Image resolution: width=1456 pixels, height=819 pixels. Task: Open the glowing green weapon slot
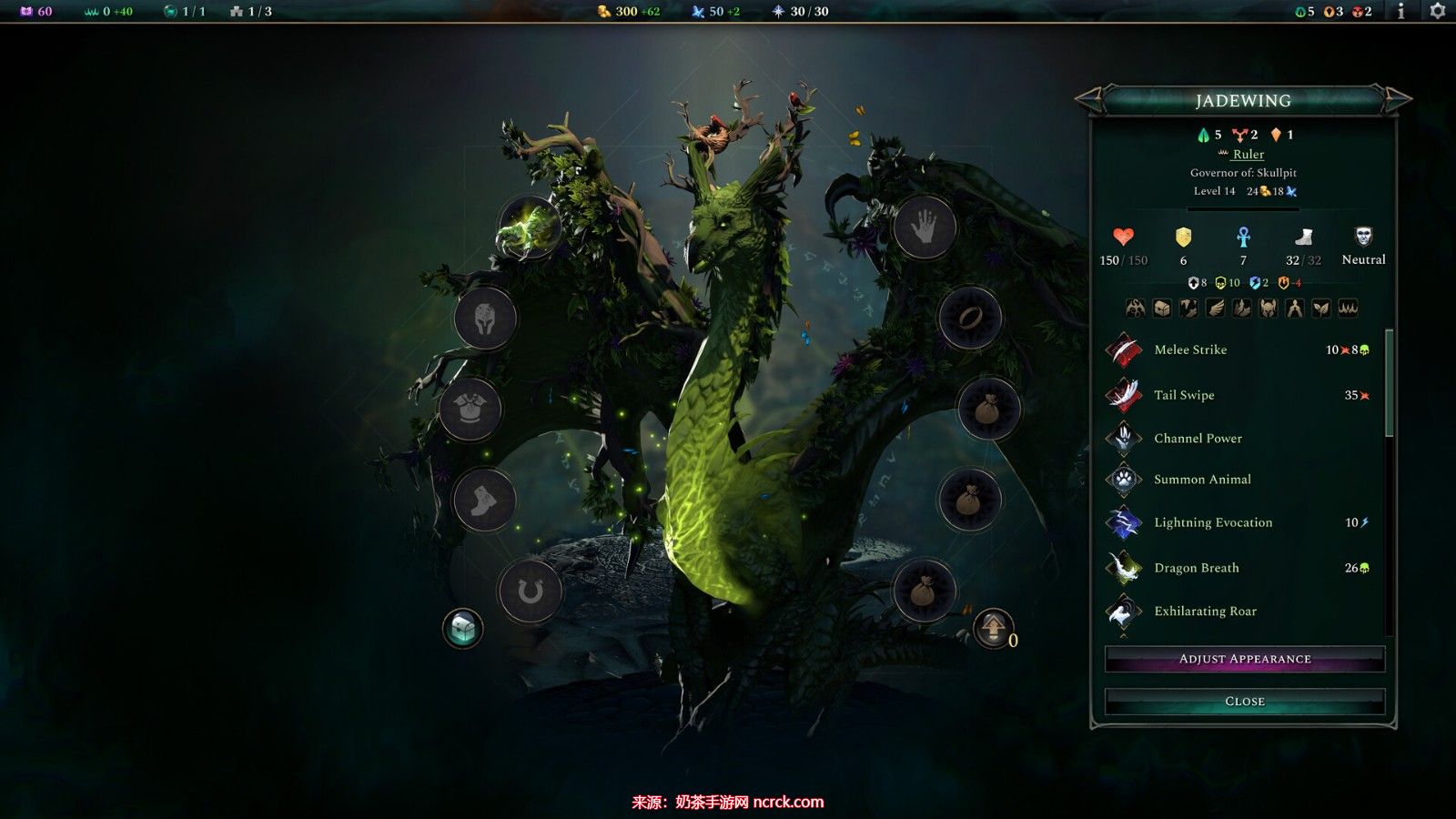[x=528, y=227]
